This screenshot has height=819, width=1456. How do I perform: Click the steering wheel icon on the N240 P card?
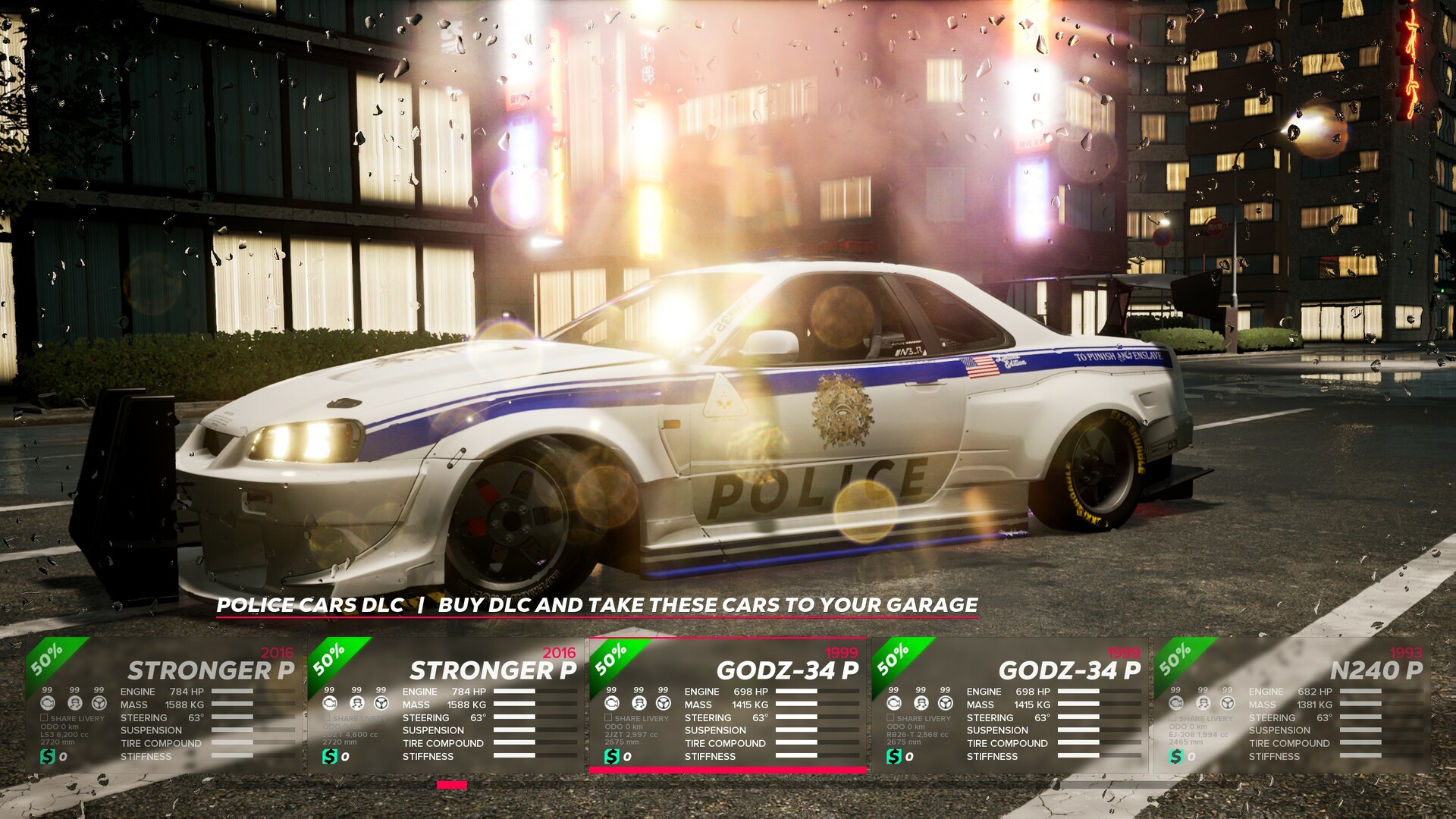pos(1227,702)
